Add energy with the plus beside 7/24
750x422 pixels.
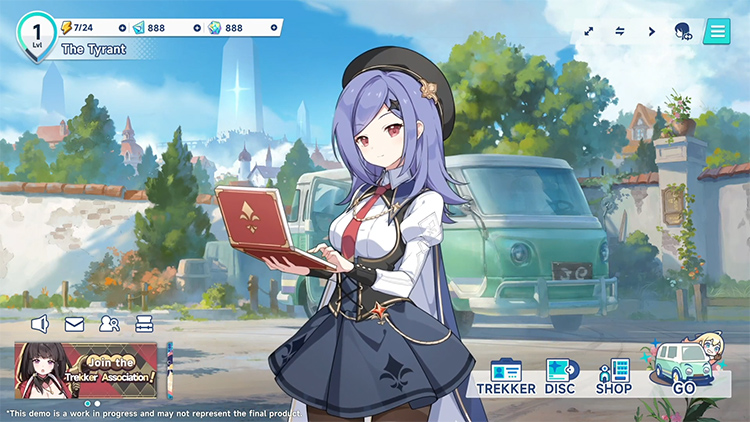pos(122,28)
